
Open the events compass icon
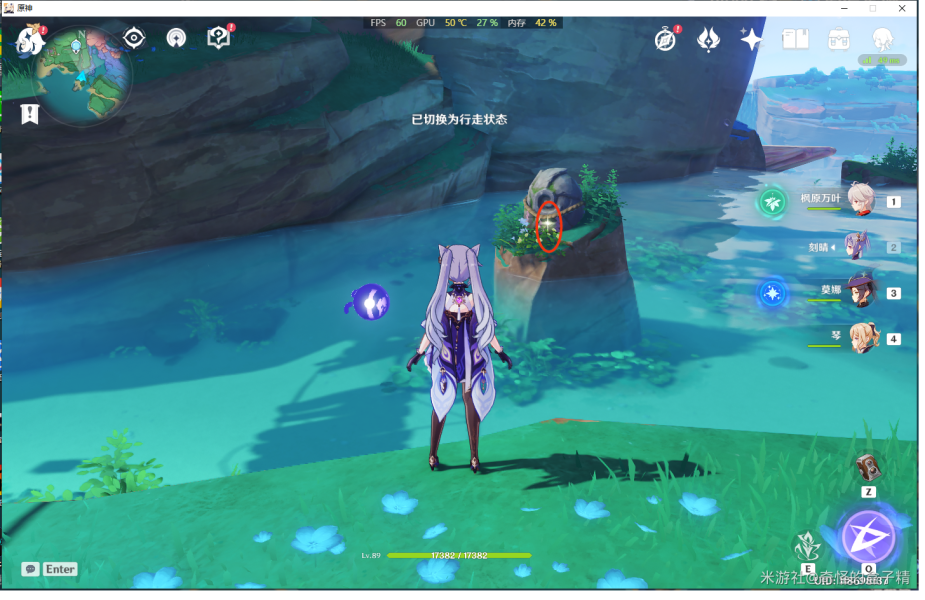[666, 39]
